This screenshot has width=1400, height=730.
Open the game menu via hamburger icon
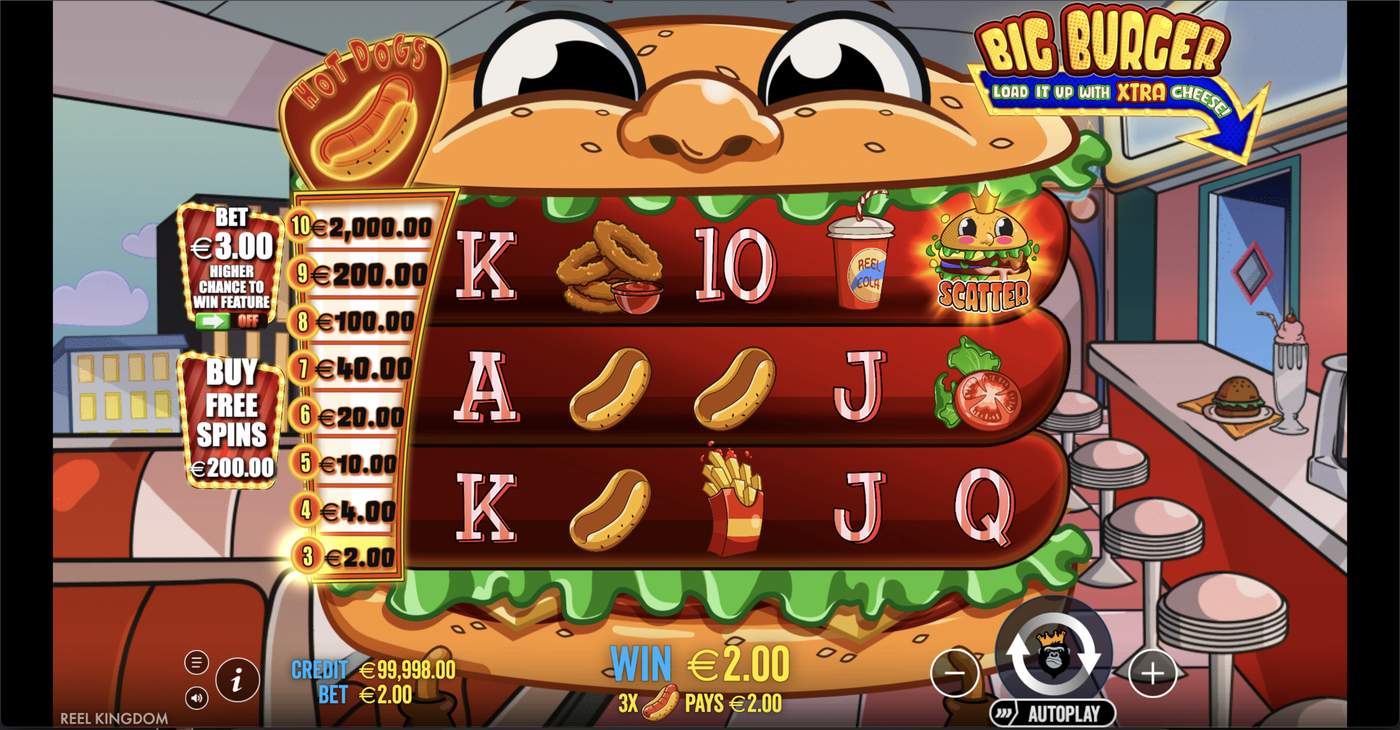[196, 661]
